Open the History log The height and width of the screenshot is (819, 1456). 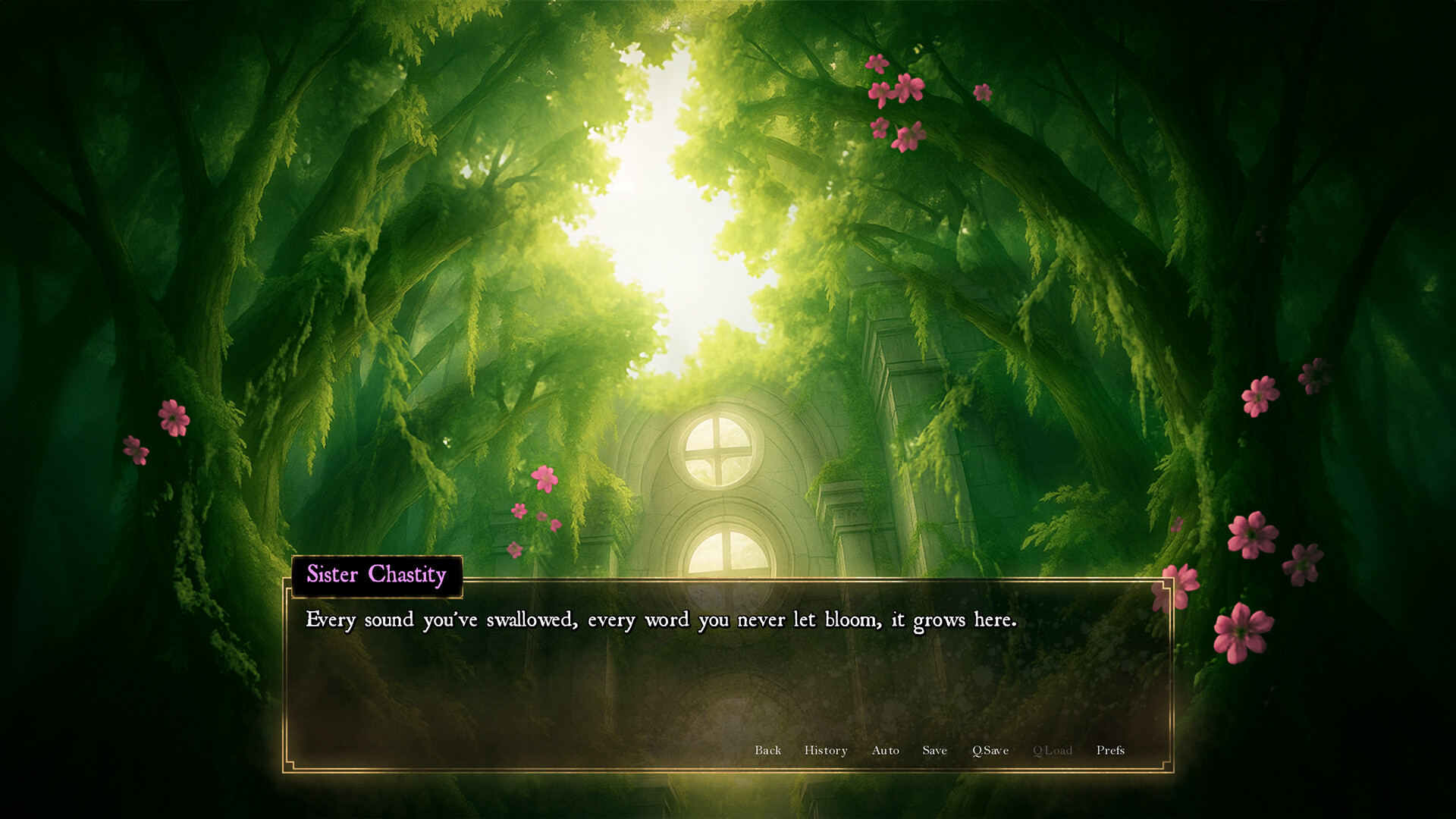tap(825, 750)
